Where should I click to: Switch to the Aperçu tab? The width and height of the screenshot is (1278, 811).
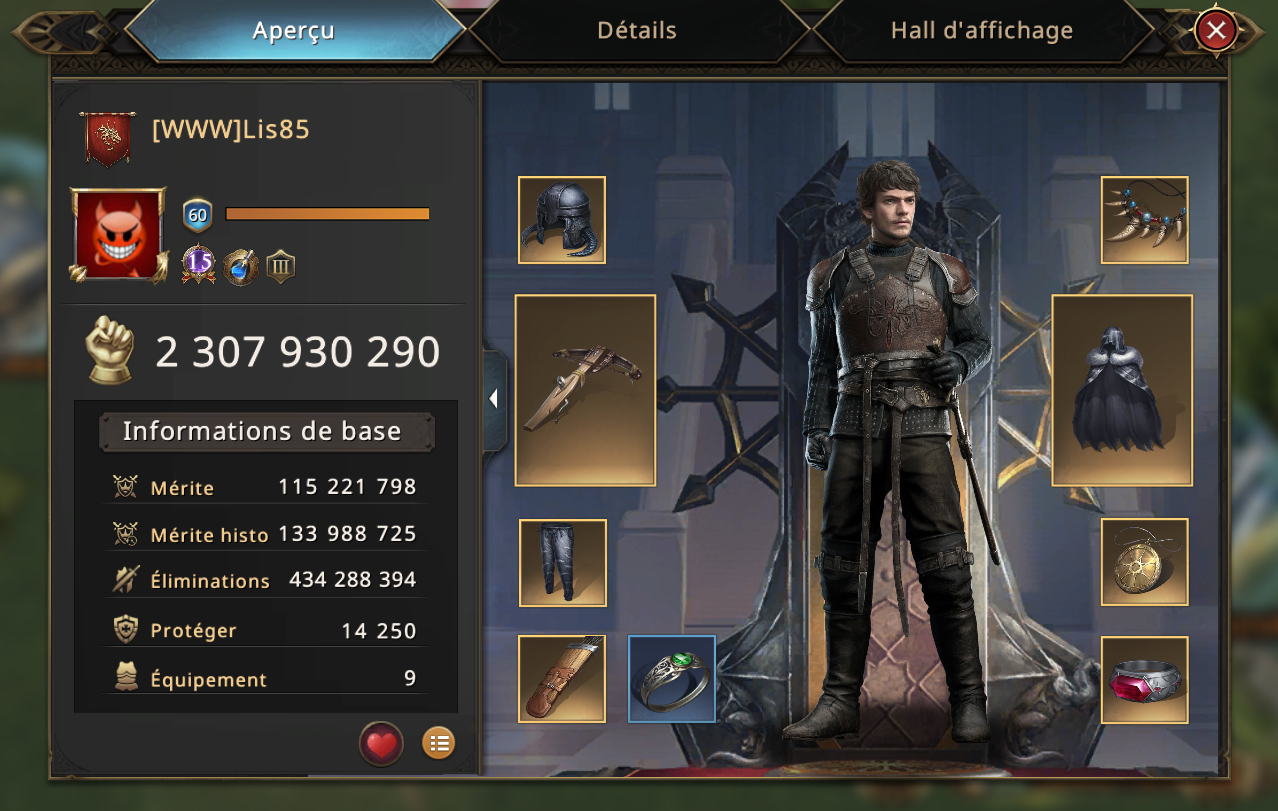[x=294, y=31]
